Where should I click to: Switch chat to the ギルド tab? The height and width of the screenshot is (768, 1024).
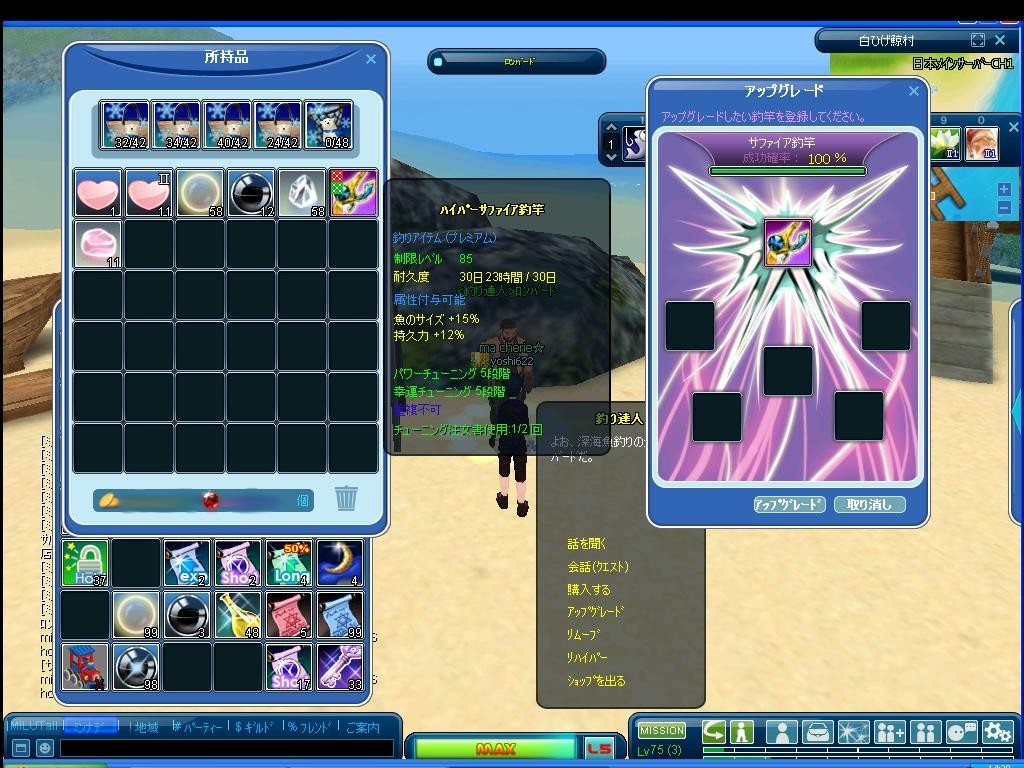[x=256, y=727]
